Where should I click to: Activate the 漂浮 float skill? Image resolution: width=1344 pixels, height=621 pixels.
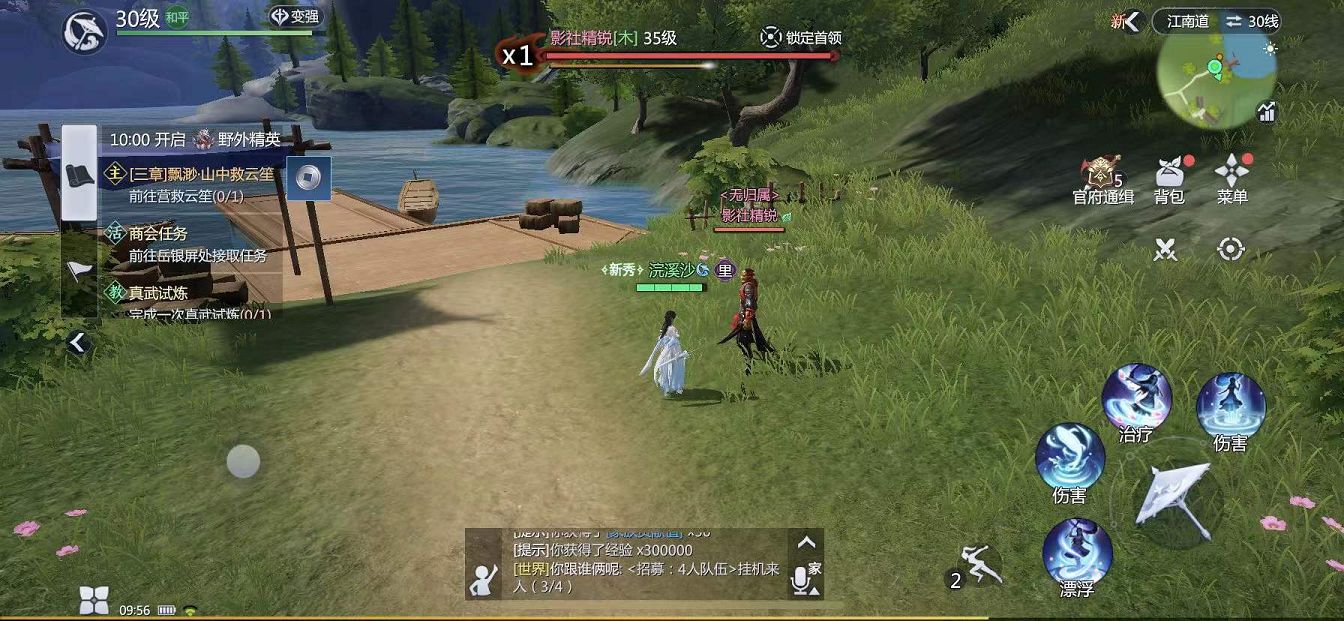tap(1077, 551)
